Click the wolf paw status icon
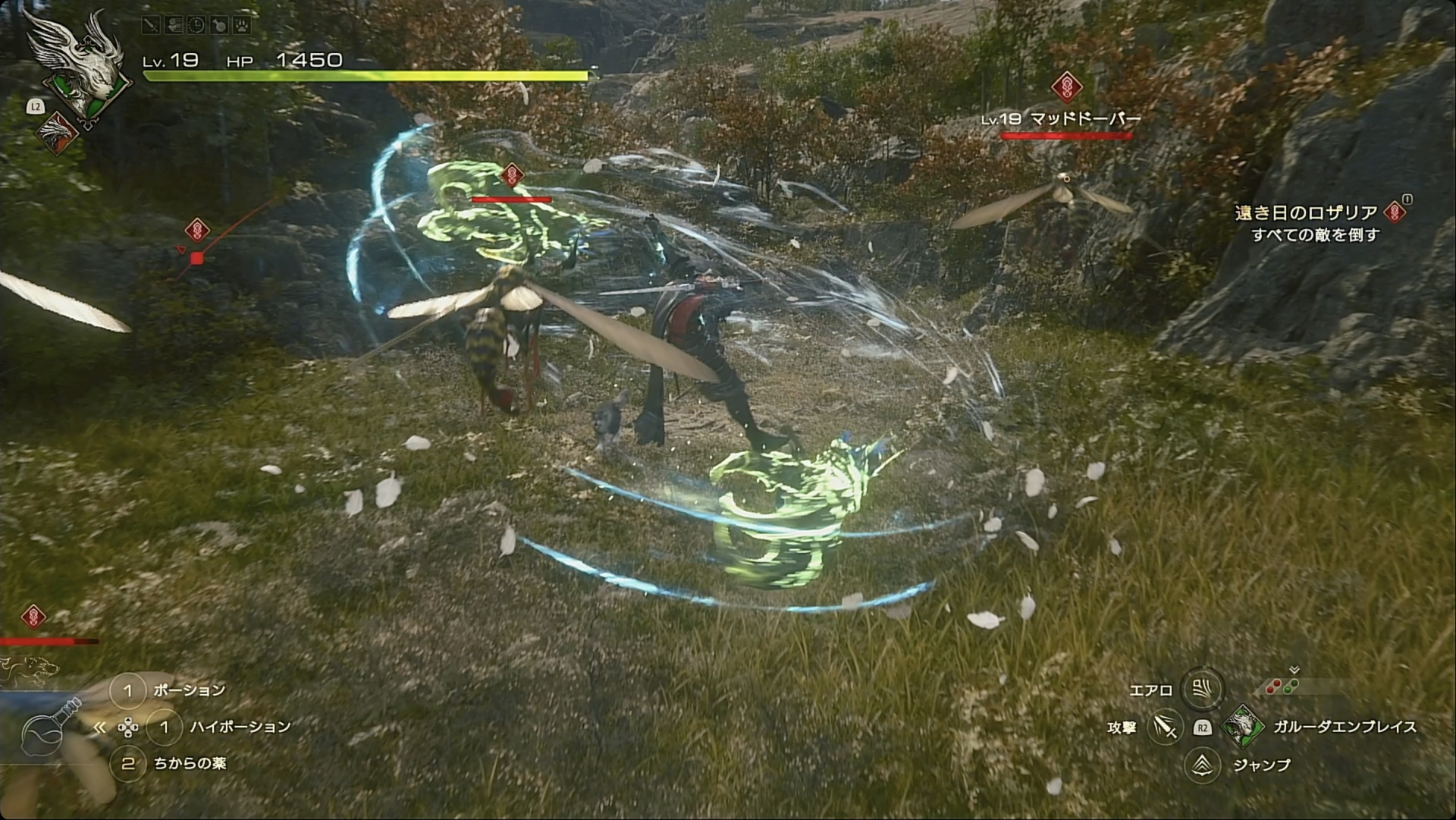Screen dimensions: 1456x820 (240, 25)
